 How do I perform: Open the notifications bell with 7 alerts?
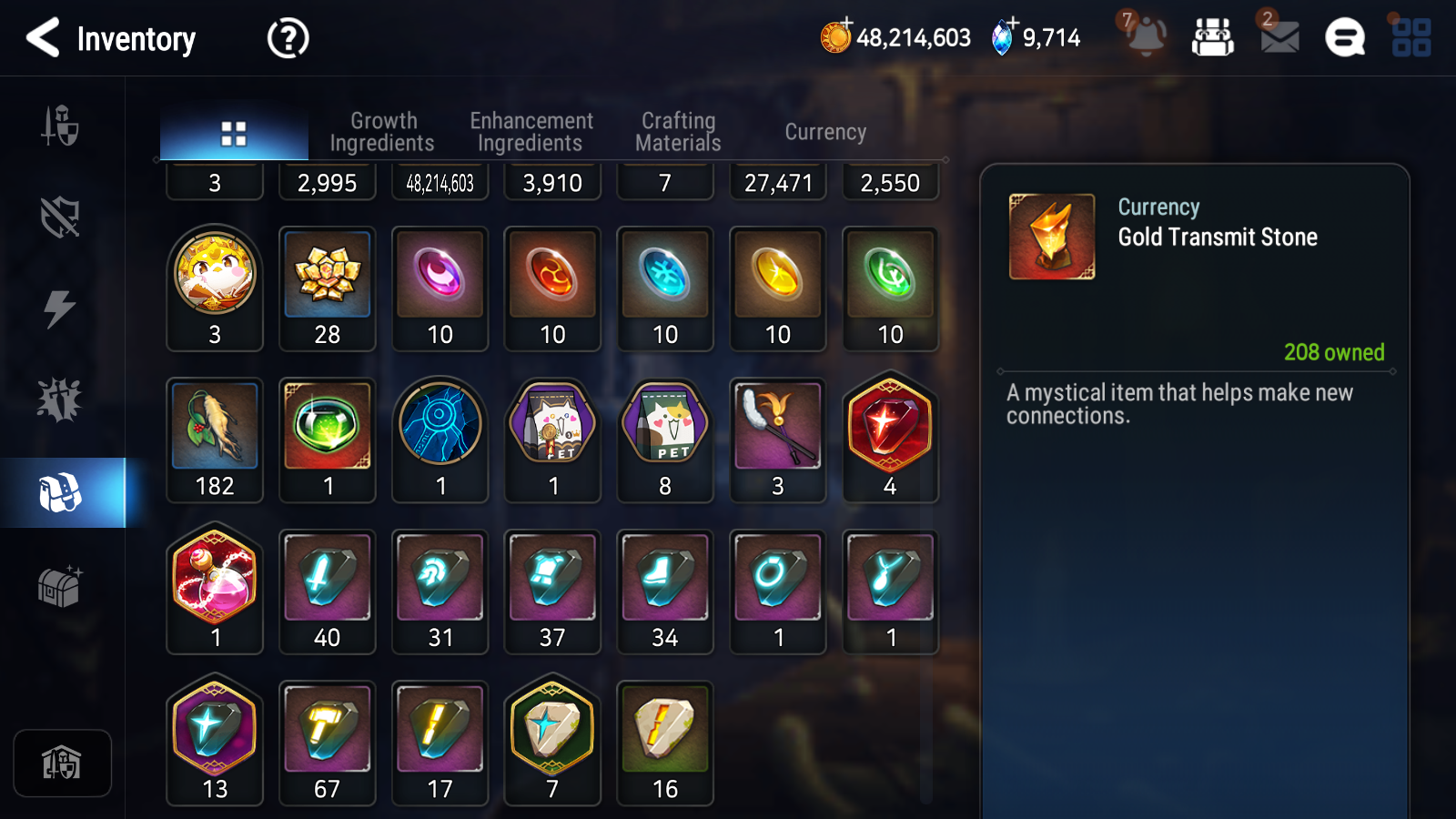click(x=1146, y=38)
